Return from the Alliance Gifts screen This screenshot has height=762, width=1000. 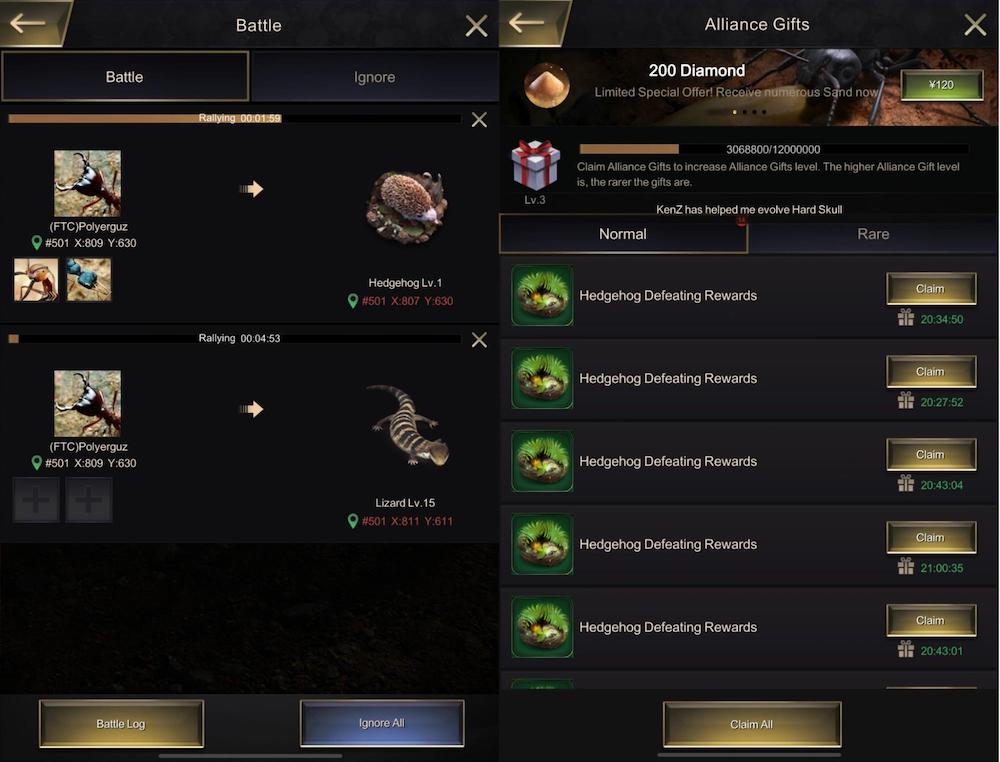tap(529, 24)
